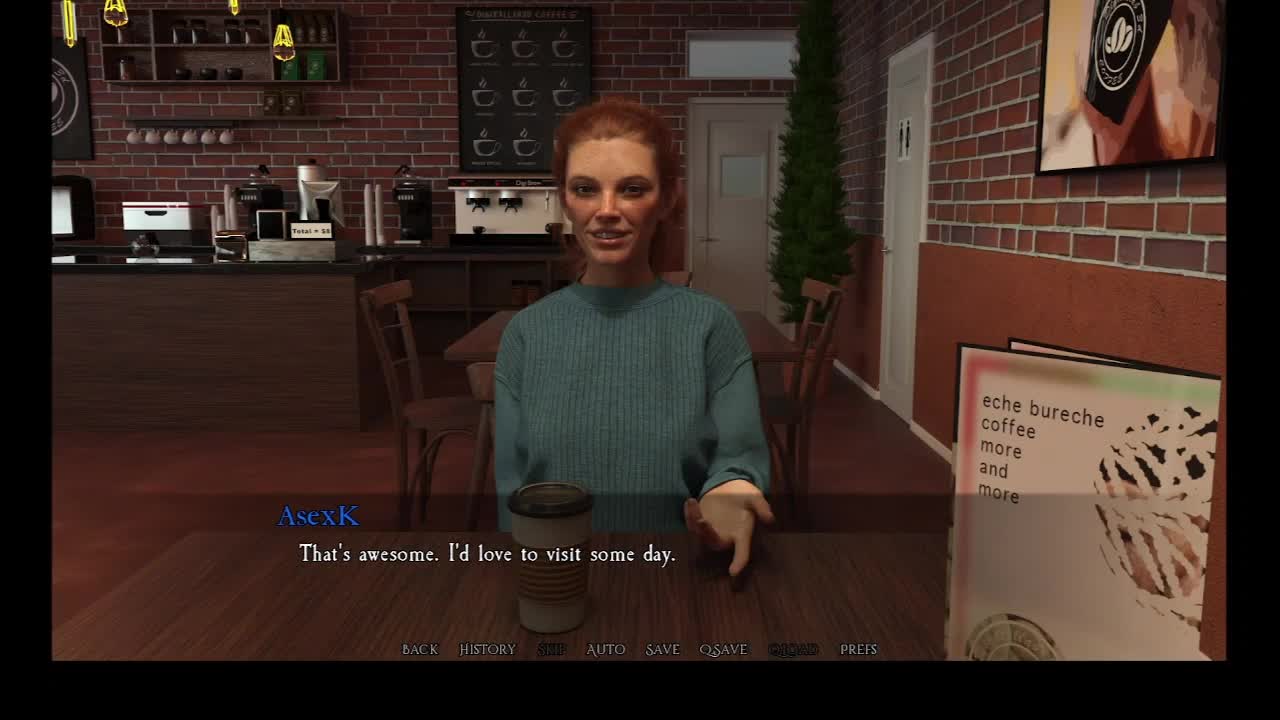Viewport: 1280px width, 720px height.
Task: Activate the Skip button
Action: click(x=551, y=649)
